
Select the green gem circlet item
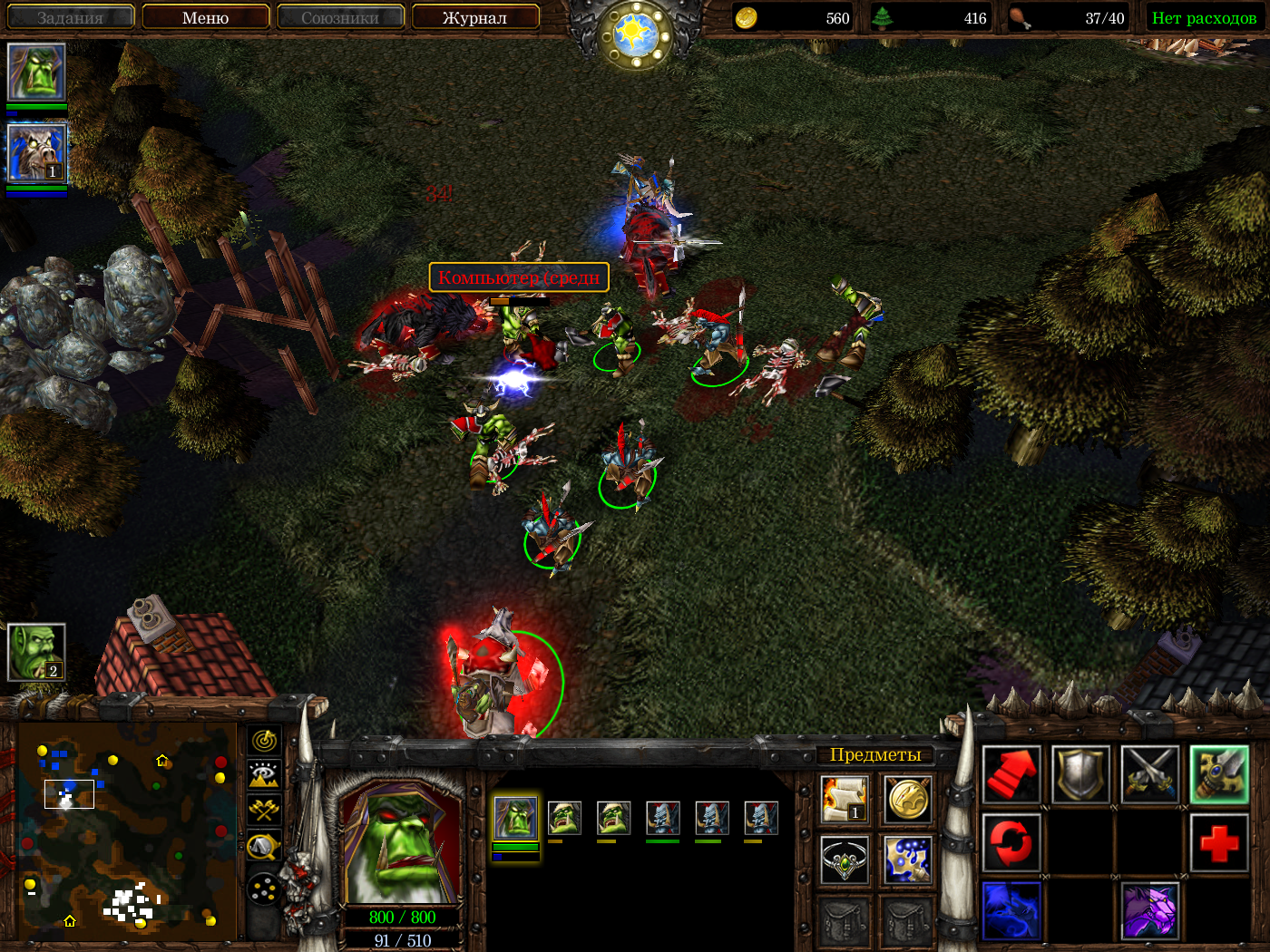click(844, 860)
